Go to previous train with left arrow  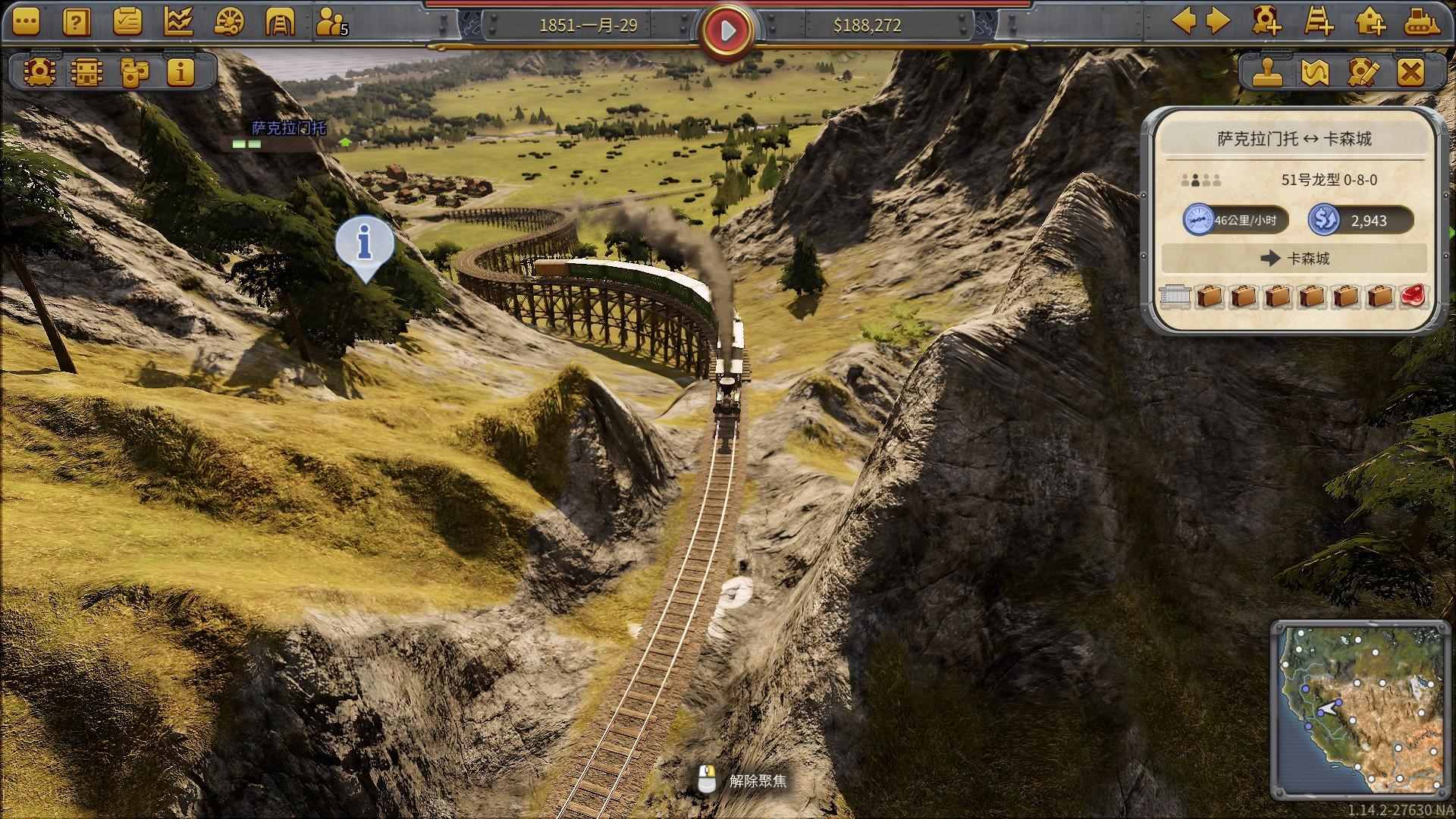click(1184, 21)
